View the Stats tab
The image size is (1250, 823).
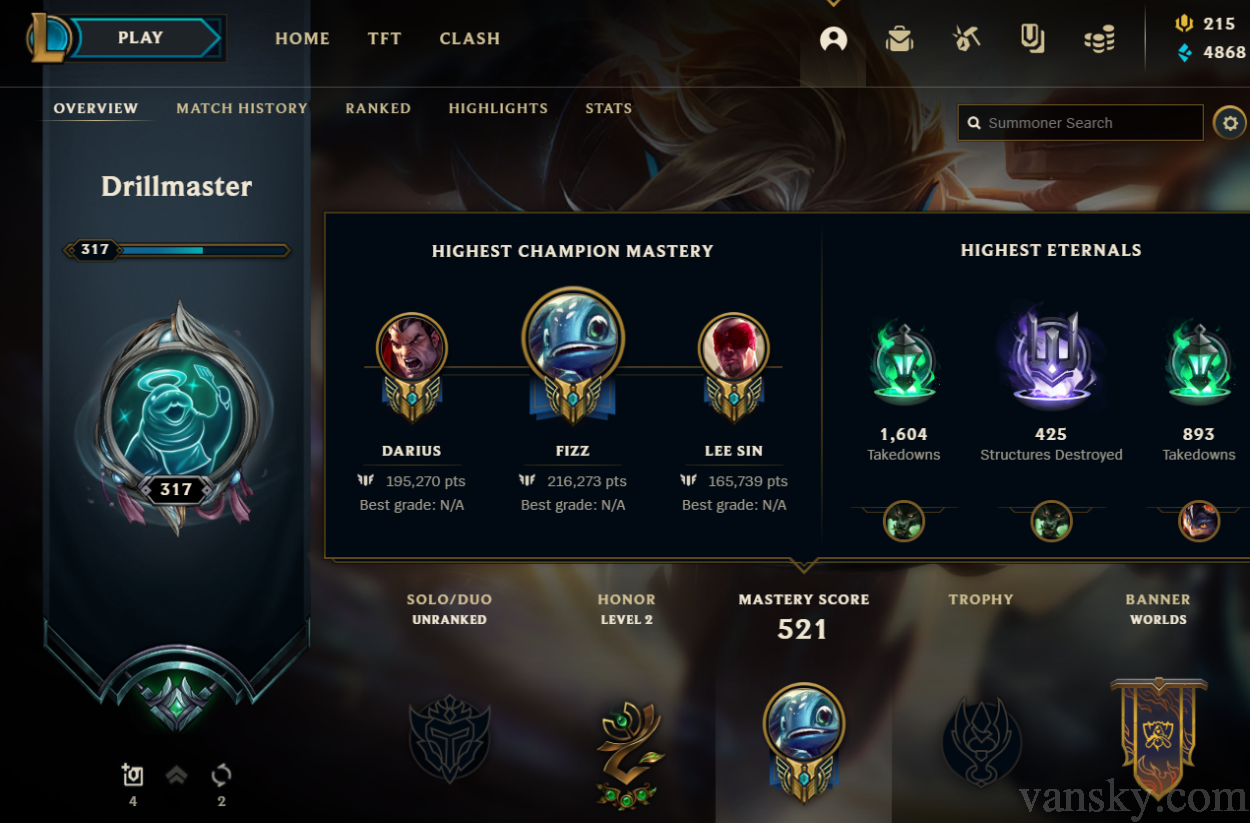(x=608, y=108)
